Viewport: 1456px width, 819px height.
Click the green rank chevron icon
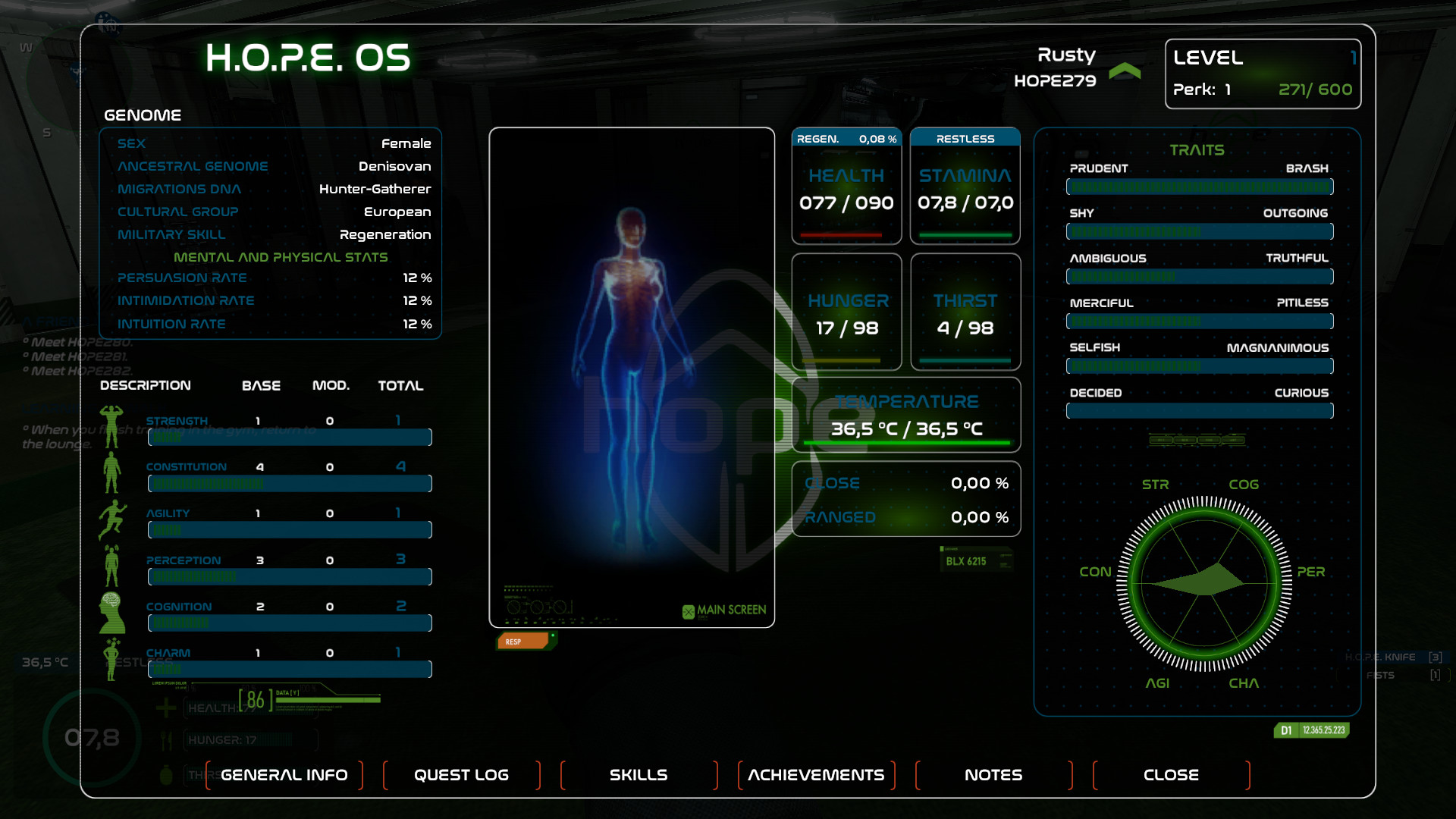tap(1125, 71)
